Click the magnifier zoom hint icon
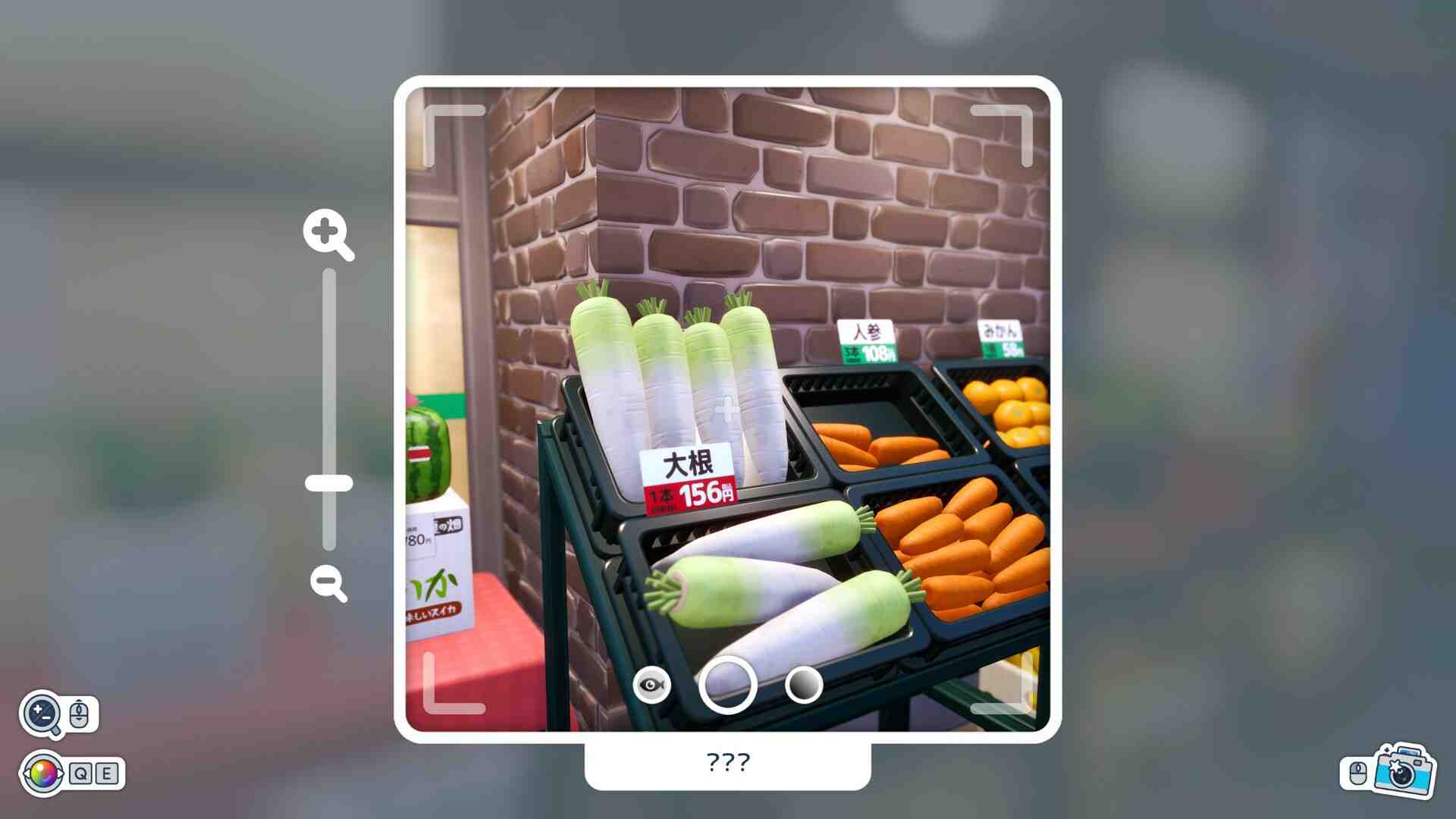 (x=42, y=714)
